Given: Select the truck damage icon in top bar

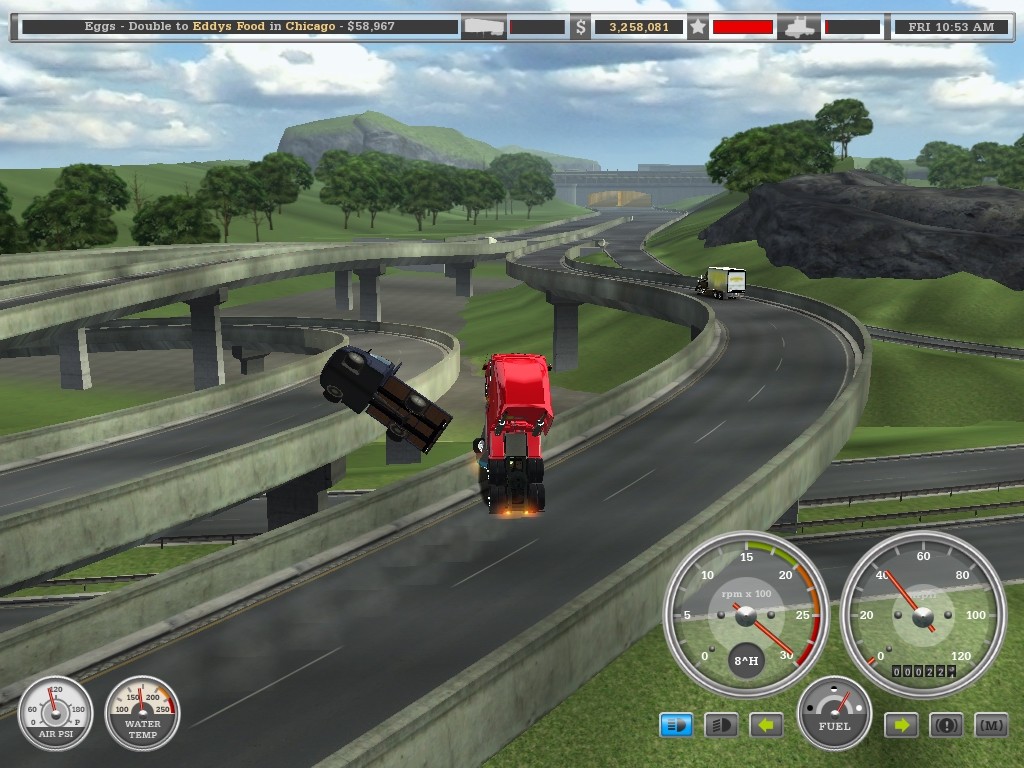Looking at the screenshot, I should [x=801, y=27].
